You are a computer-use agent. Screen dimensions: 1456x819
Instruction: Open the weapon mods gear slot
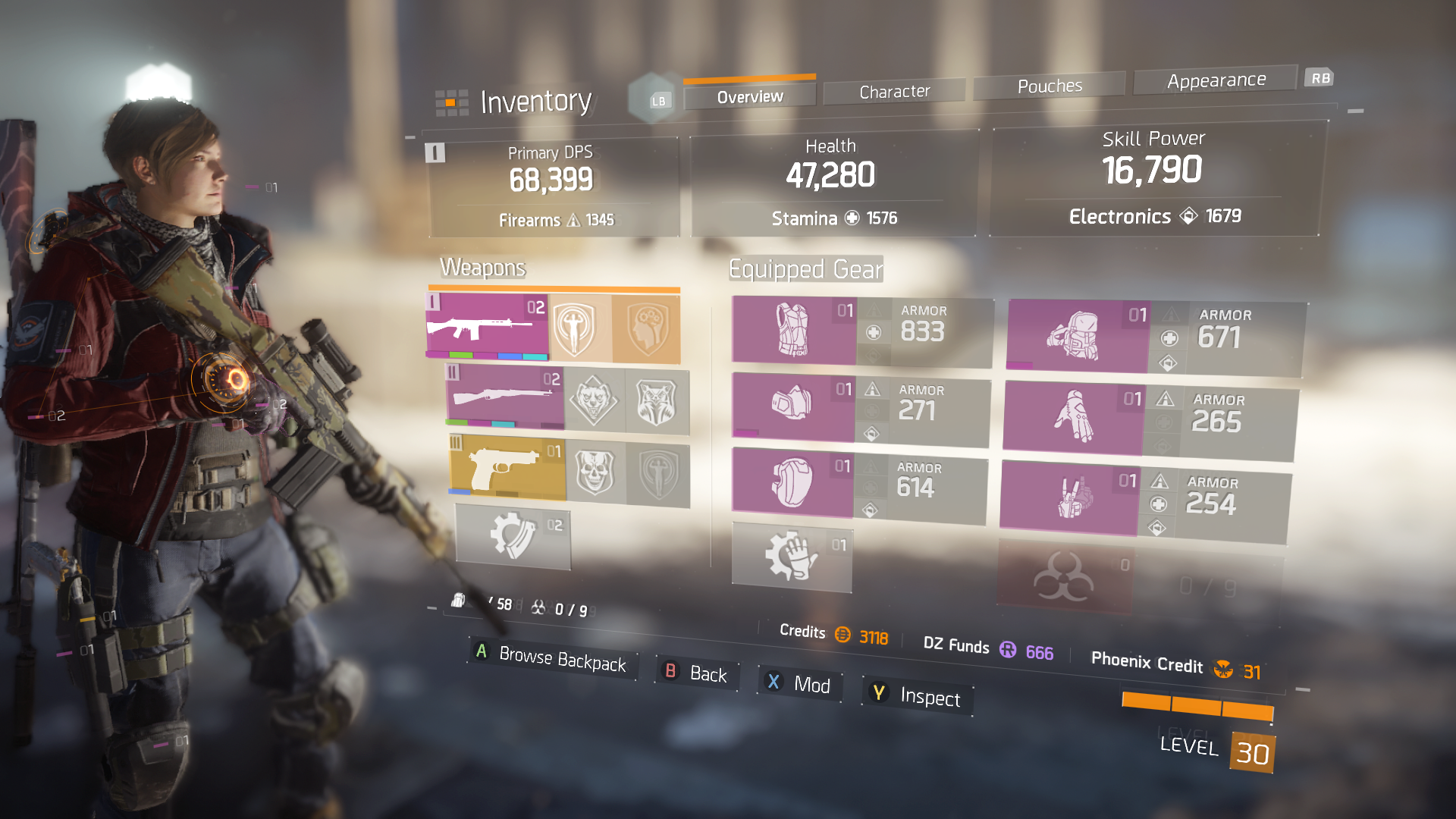point(513,536)
